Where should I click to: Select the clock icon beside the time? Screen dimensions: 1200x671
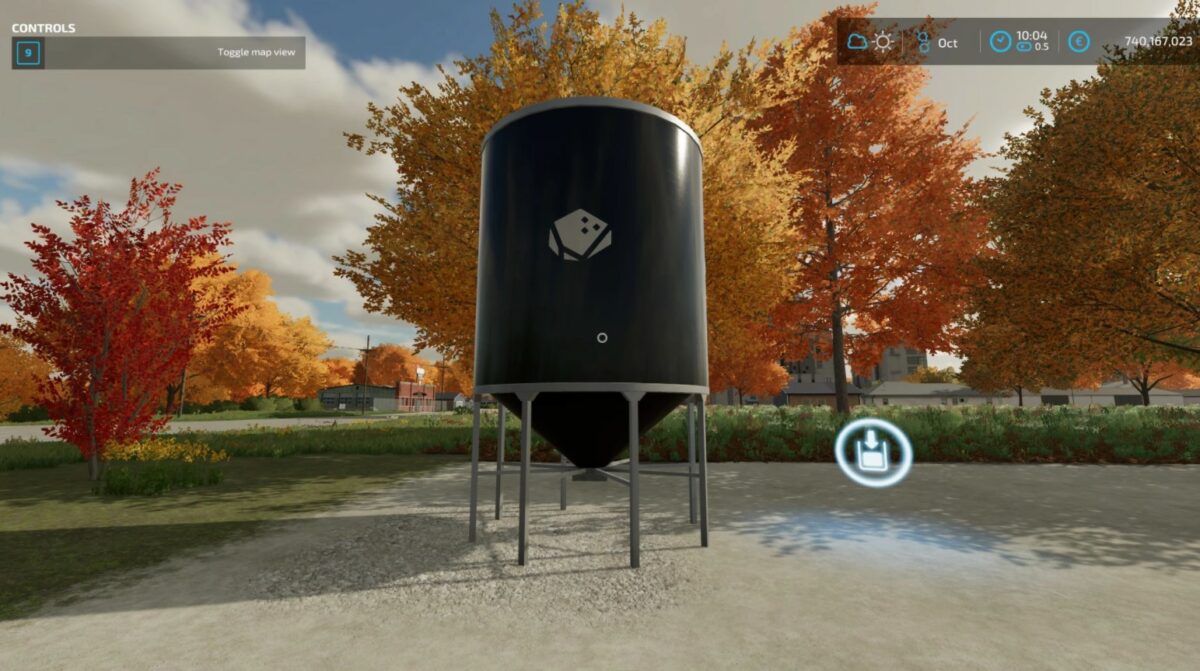1000,42
